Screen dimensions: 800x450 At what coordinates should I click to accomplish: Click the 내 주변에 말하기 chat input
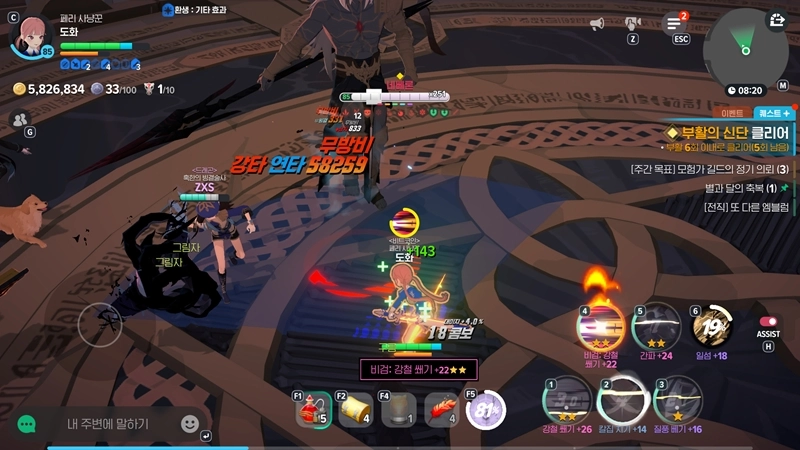[x=108, y=424]
